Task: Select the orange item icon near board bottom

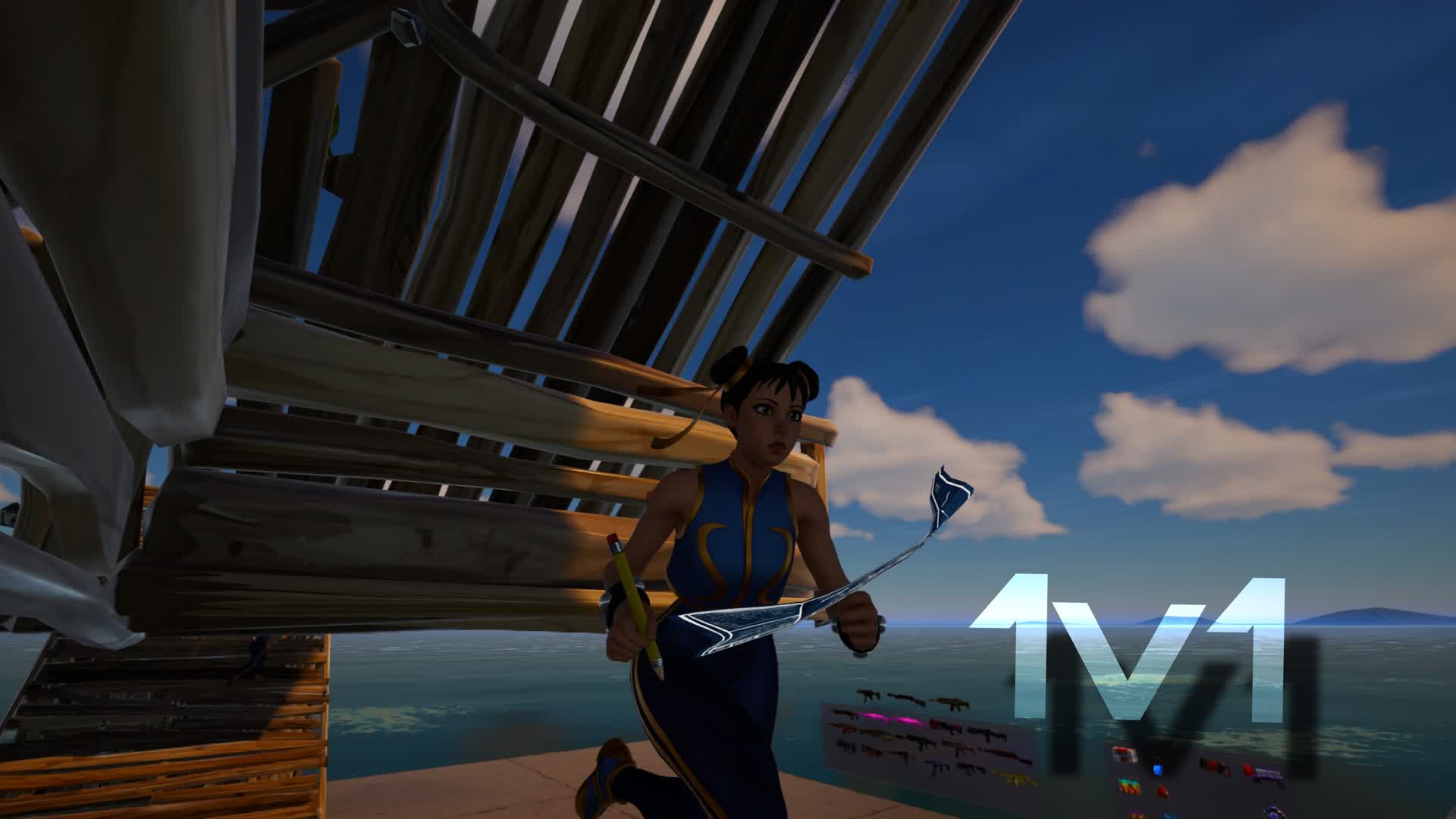Action: (x=1137, y=813)
